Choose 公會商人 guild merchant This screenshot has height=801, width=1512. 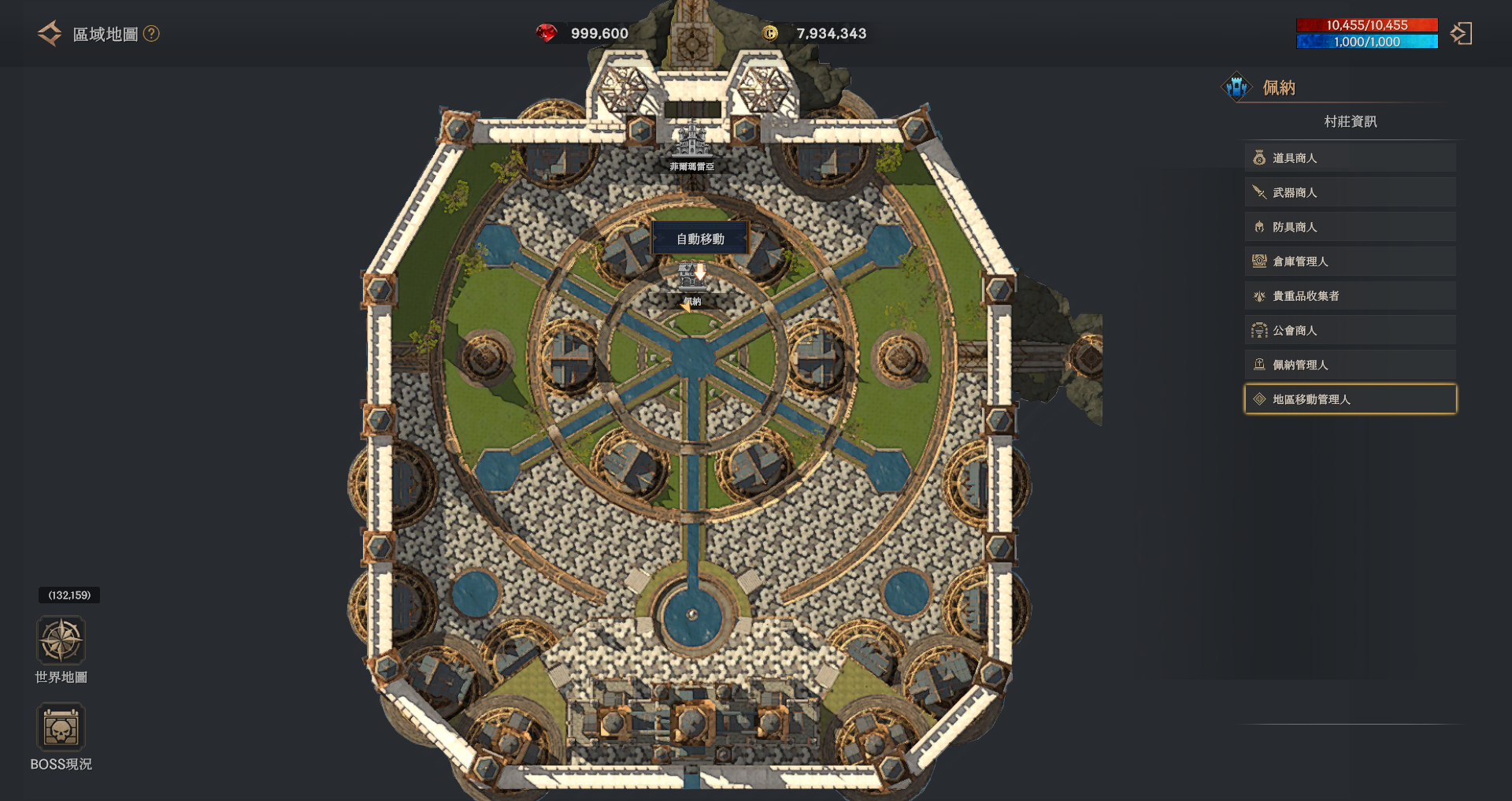pos(1350,331)
